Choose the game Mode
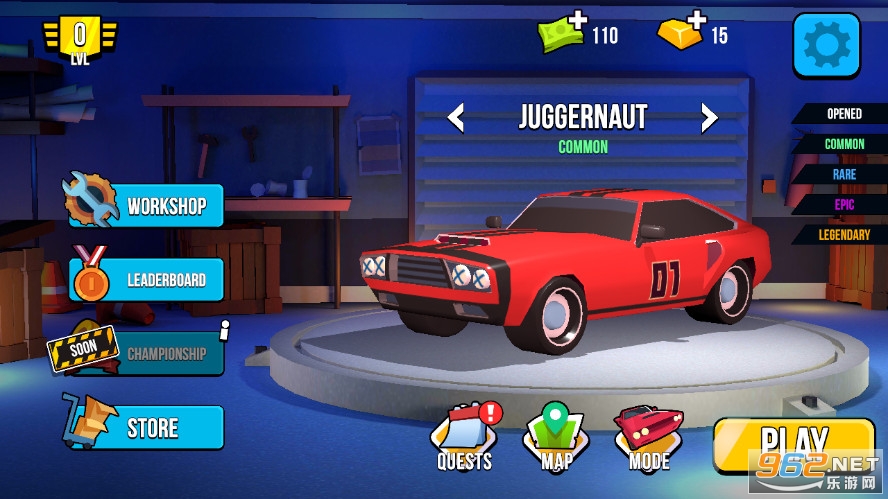888x499 pixels. (649, 436)
